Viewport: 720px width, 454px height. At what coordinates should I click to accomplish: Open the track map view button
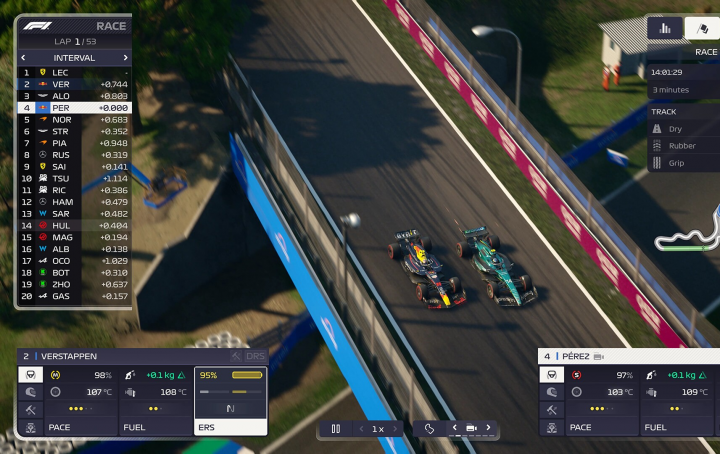429,429
